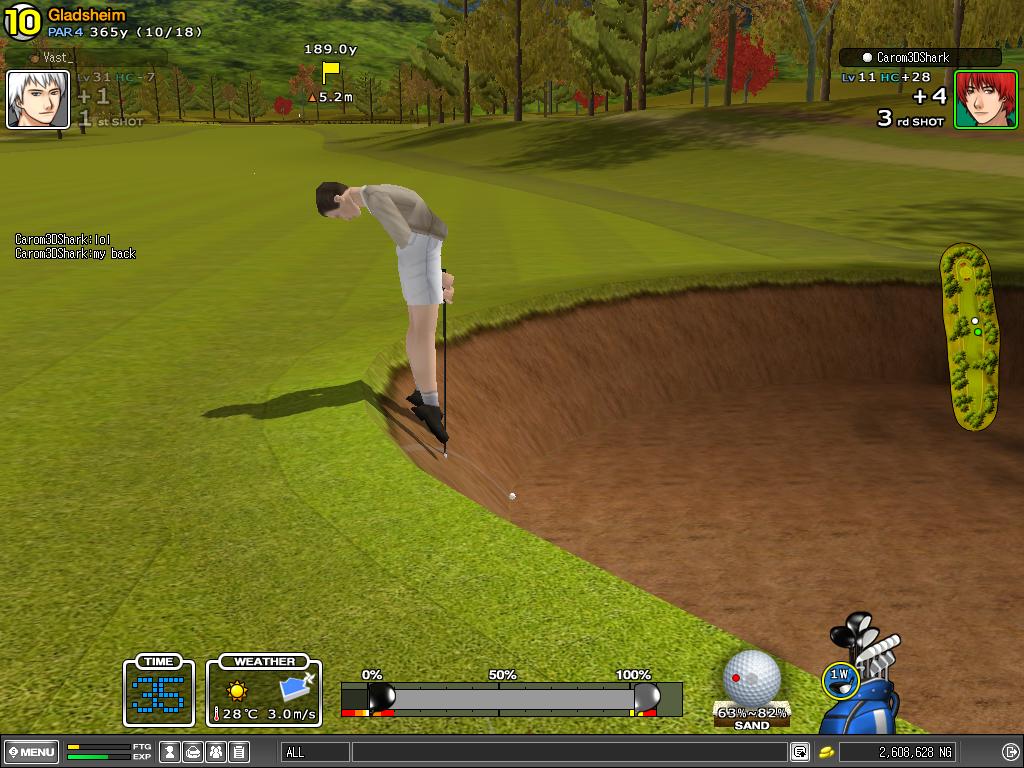The width and height of the screenshot is (1024, 768).
Task: Click the chat text input field
Action: click(x=568, y=752)
